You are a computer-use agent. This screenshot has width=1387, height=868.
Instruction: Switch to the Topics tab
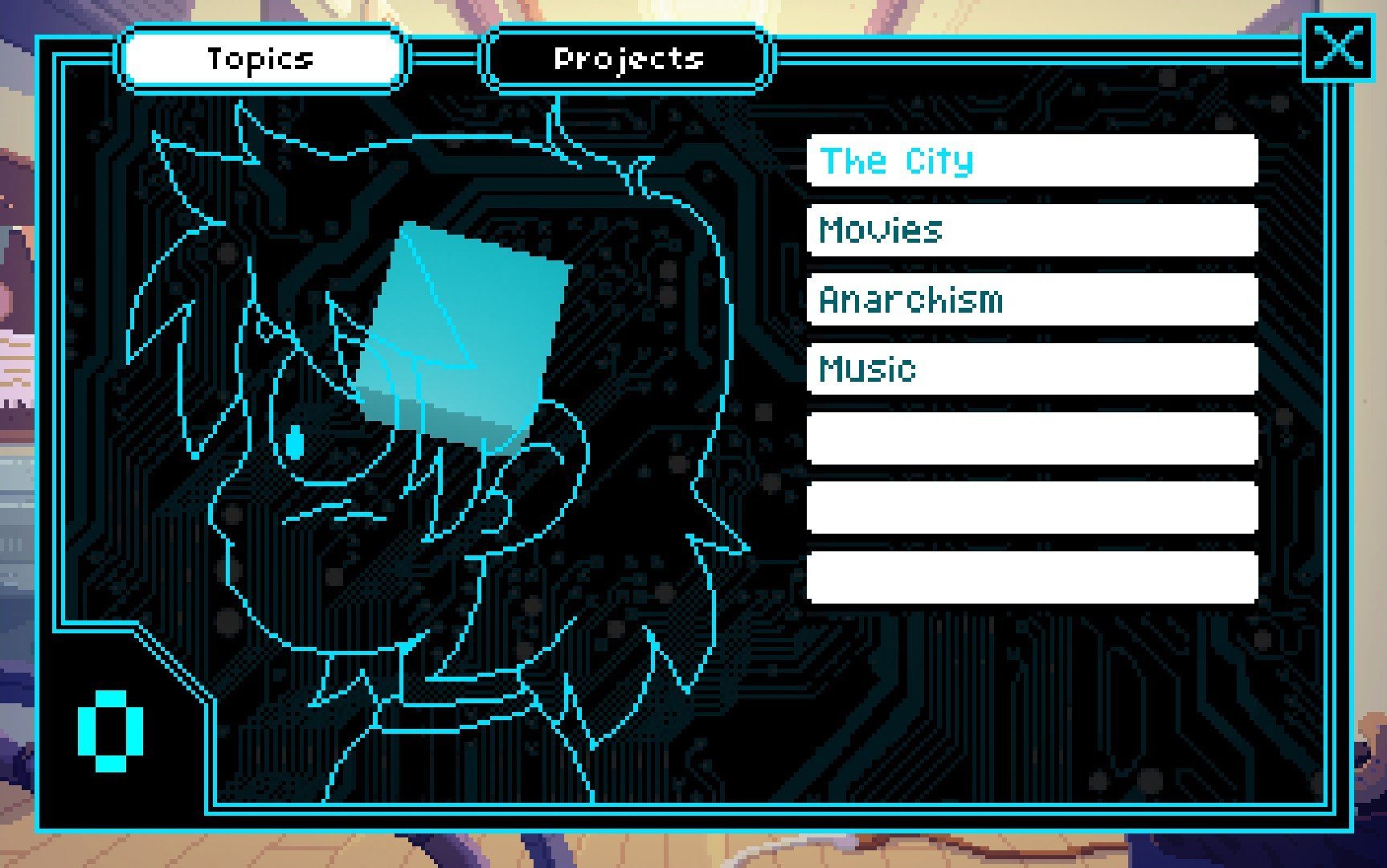[x=260, y=59]
